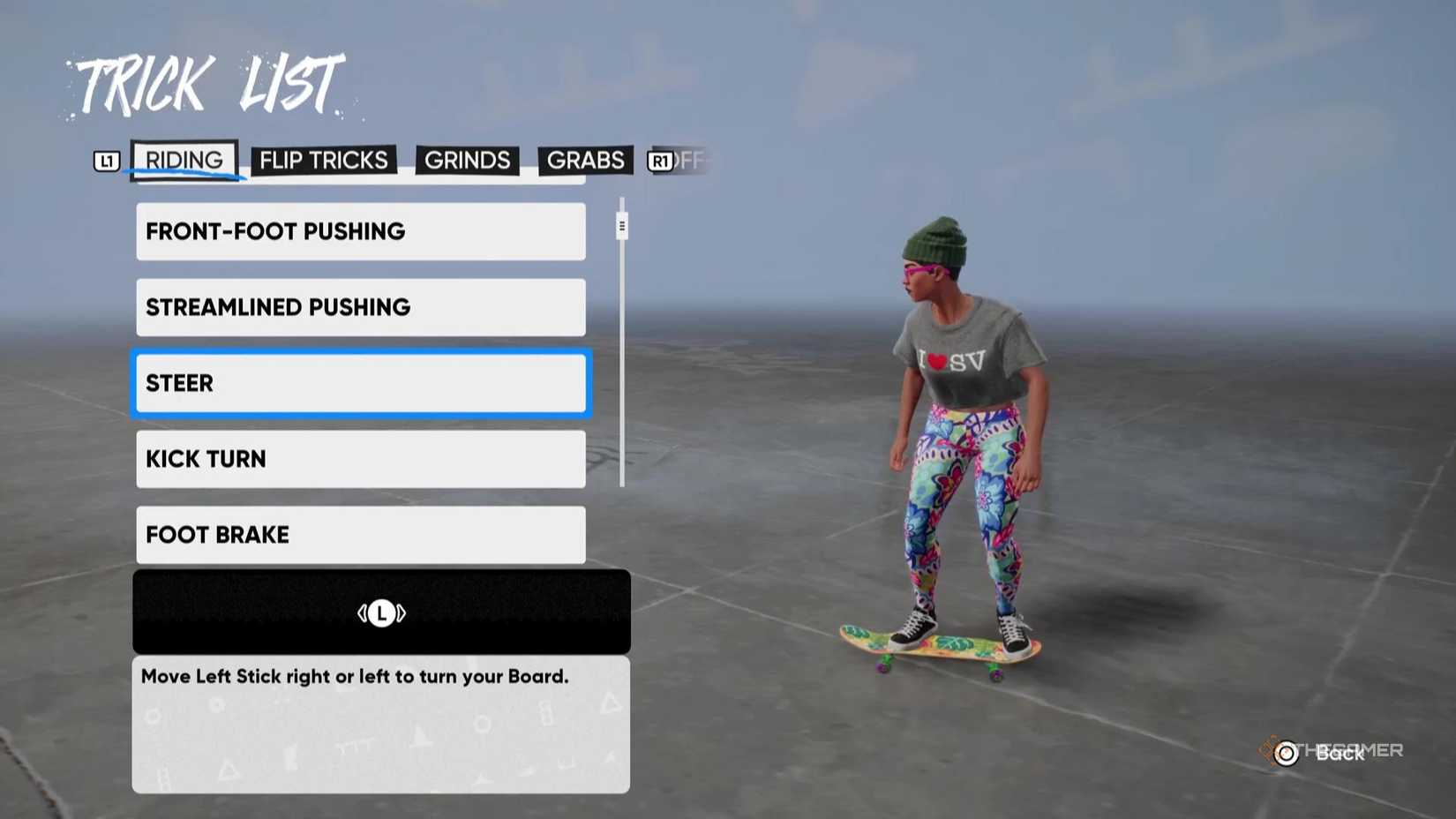1456x819 pixels.
Task: Click the L1 bumper icon
Action: point(106,161)
